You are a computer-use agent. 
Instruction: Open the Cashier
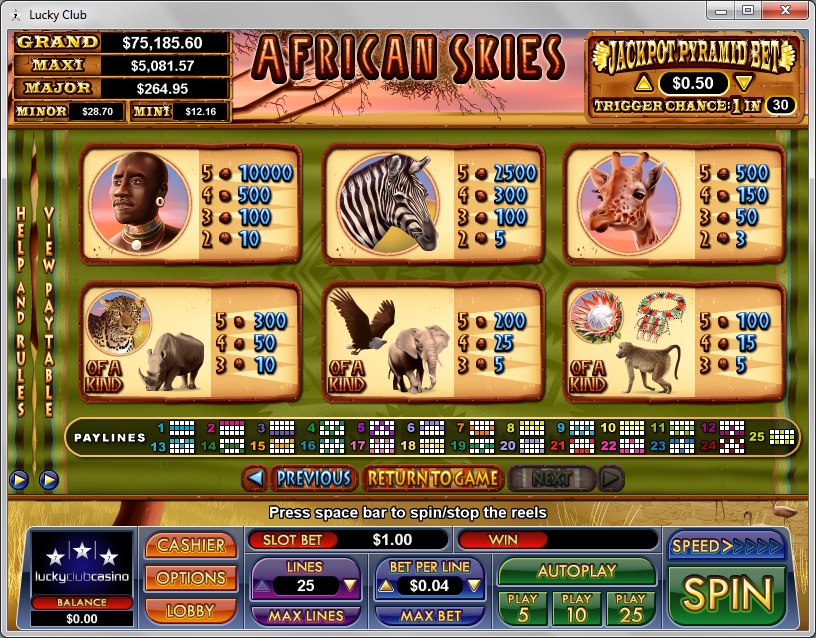click(191, 545)
